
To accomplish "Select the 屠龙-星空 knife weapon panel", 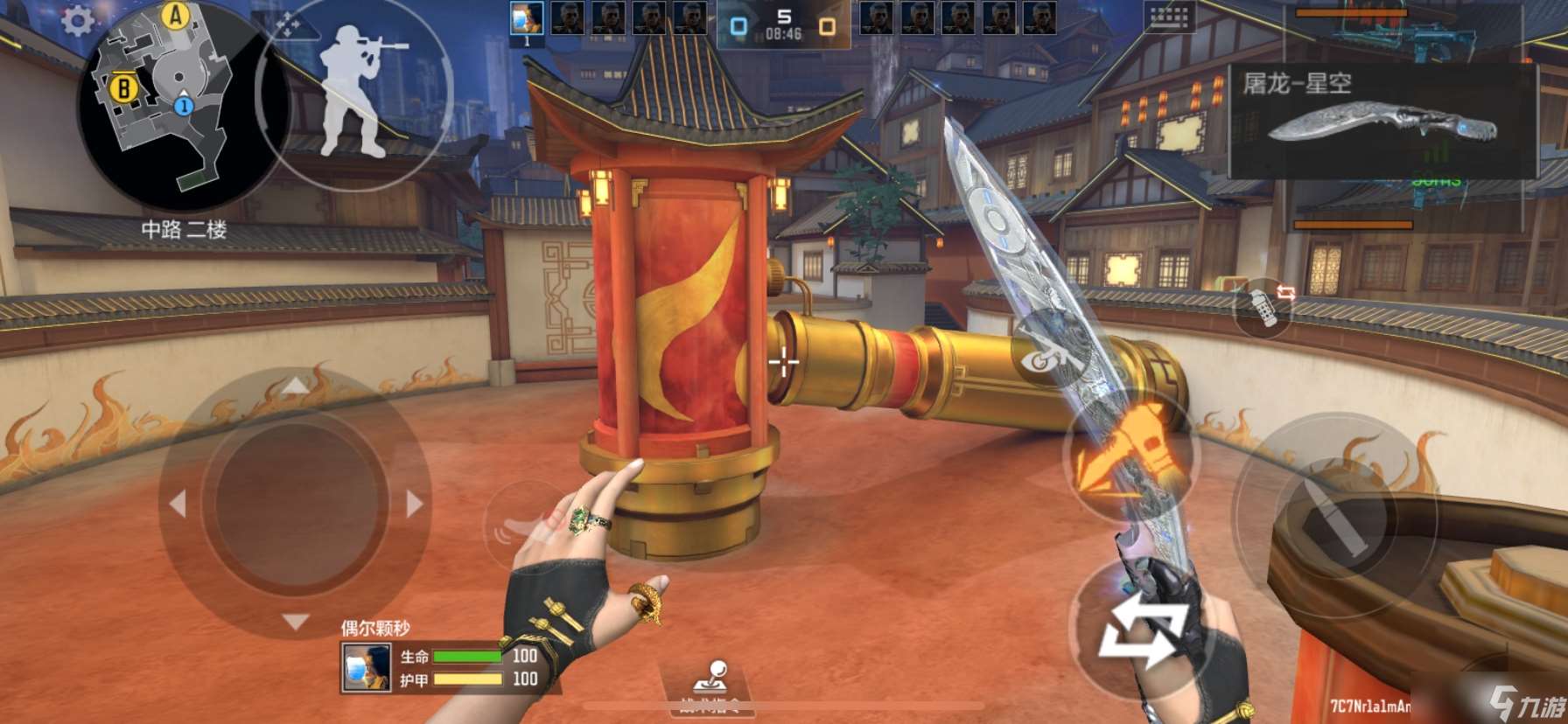I will 1382,122.
